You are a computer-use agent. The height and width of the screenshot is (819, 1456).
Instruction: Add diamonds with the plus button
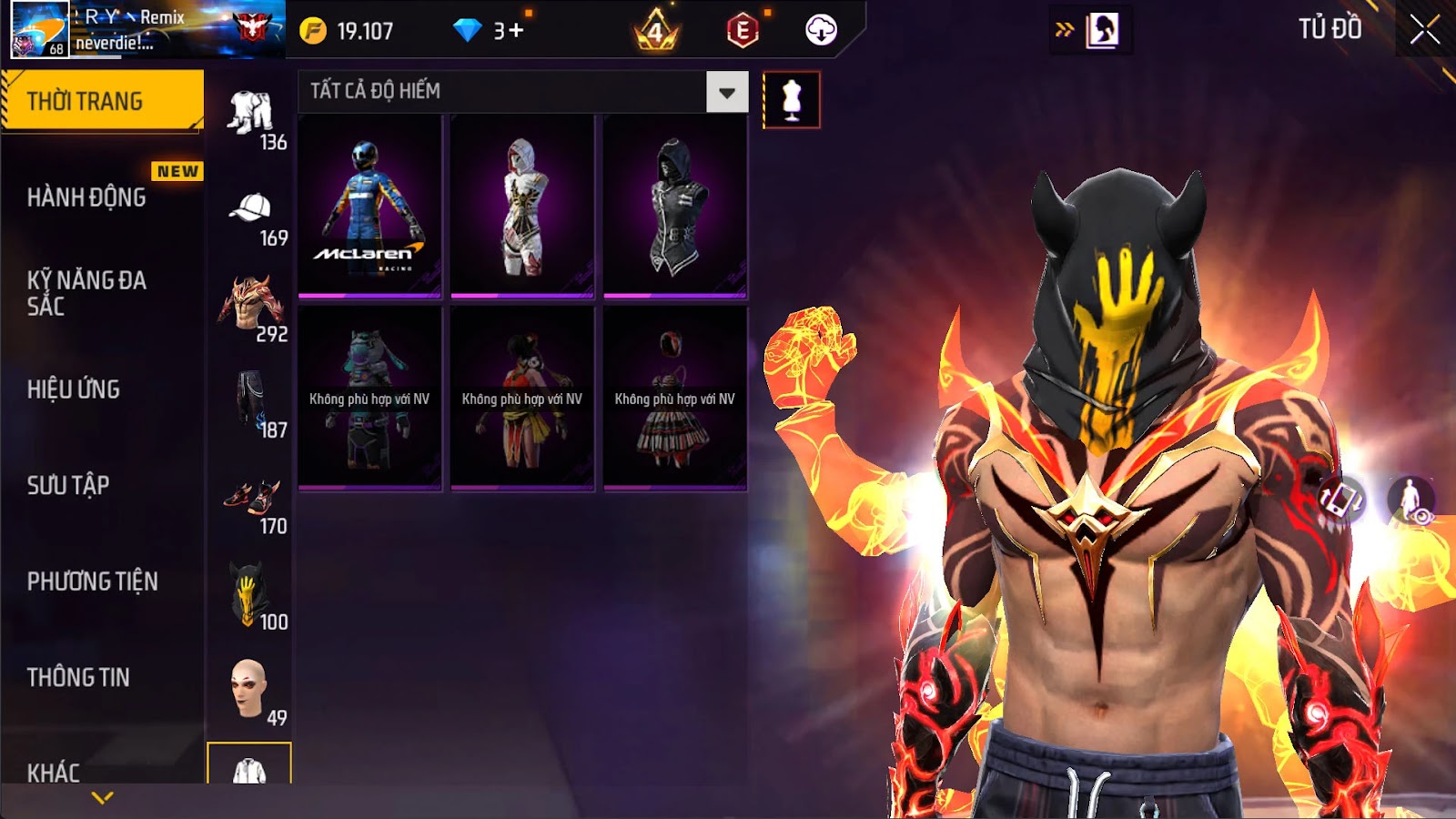(x=516, y=31)
